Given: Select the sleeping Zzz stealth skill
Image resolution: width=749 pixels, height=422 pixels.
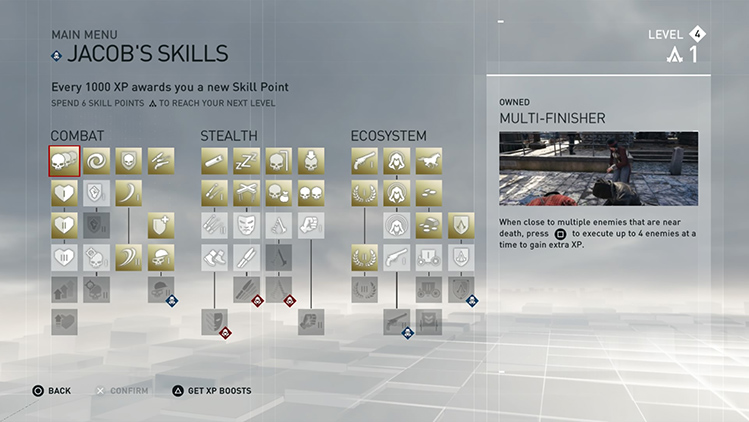Looking at the screenshot, I should pyautogui.click(x=247, y=160).
